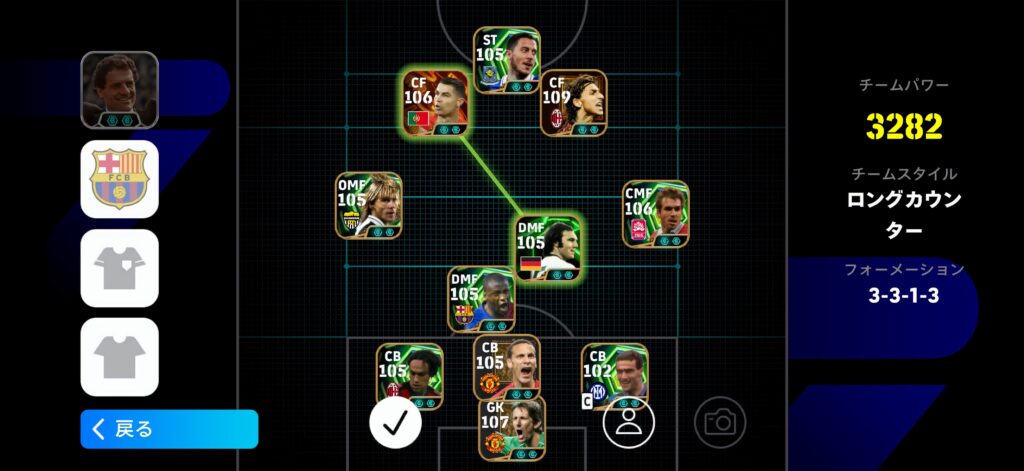The width and height of the screenshot is (1024, 471).
Task: Choose the CB 102 captain card
Action: [614, 376]
